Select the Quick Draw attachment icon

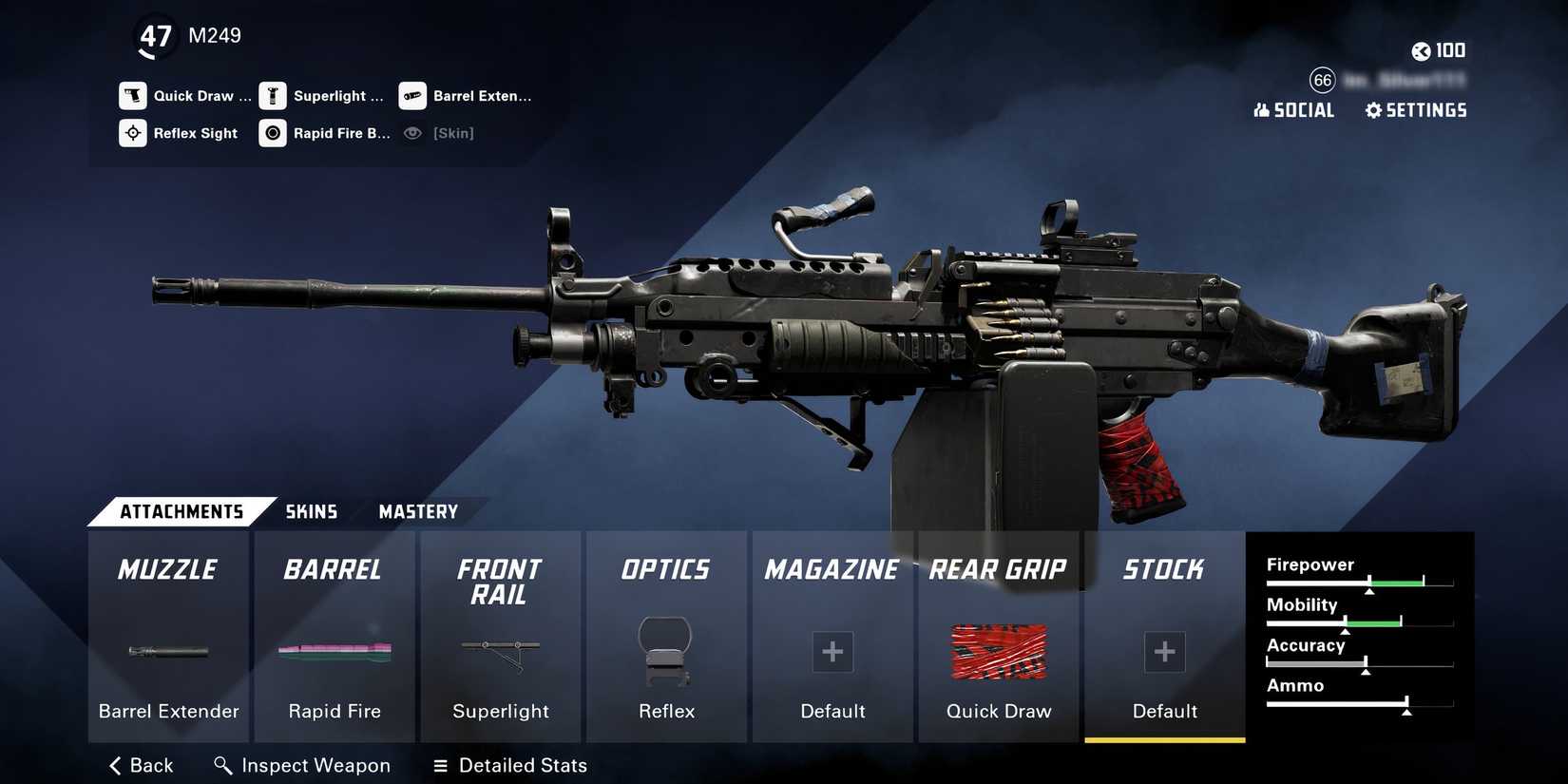pyautogui.click(x=133, y=95)
